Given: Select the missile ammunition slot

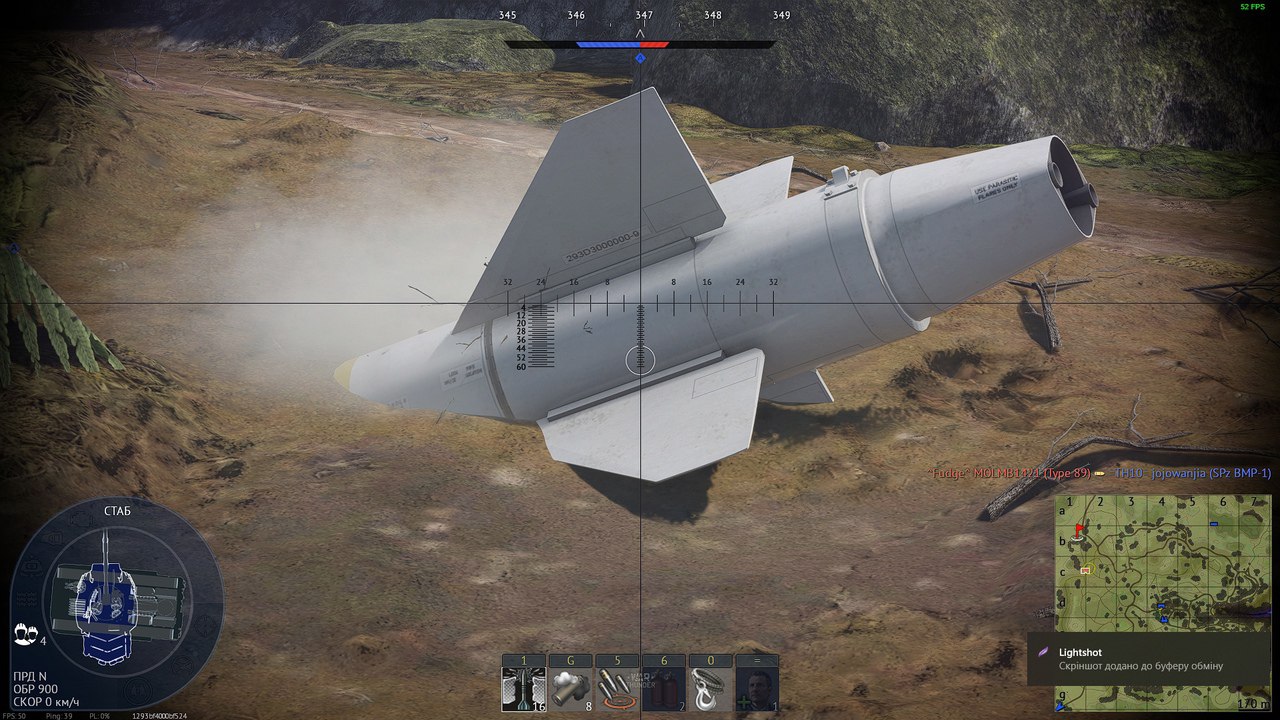Looking at the screenshot, I should tap(523, 689).
